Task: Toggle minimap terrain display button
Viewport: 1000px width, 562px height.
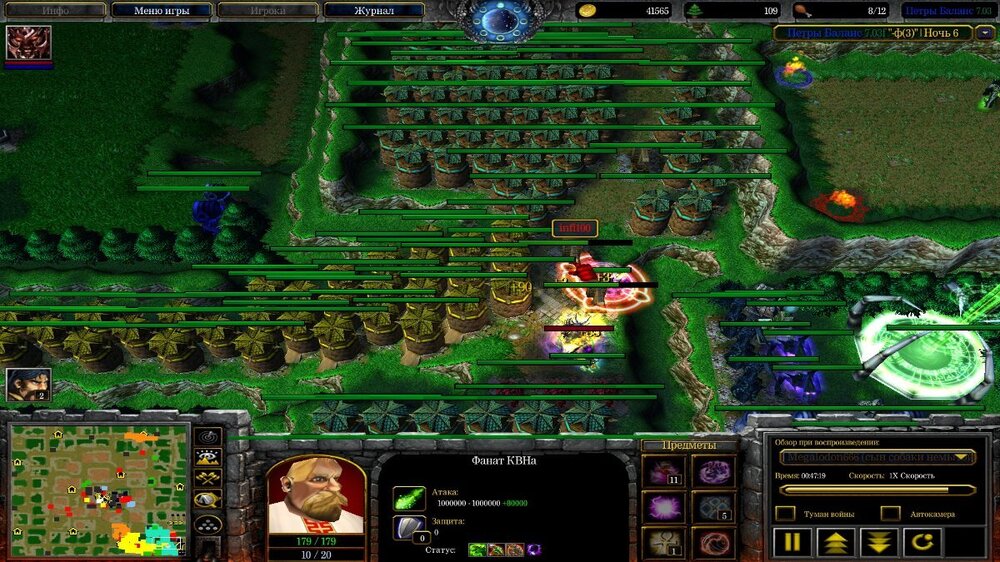Action: [208, 459]
